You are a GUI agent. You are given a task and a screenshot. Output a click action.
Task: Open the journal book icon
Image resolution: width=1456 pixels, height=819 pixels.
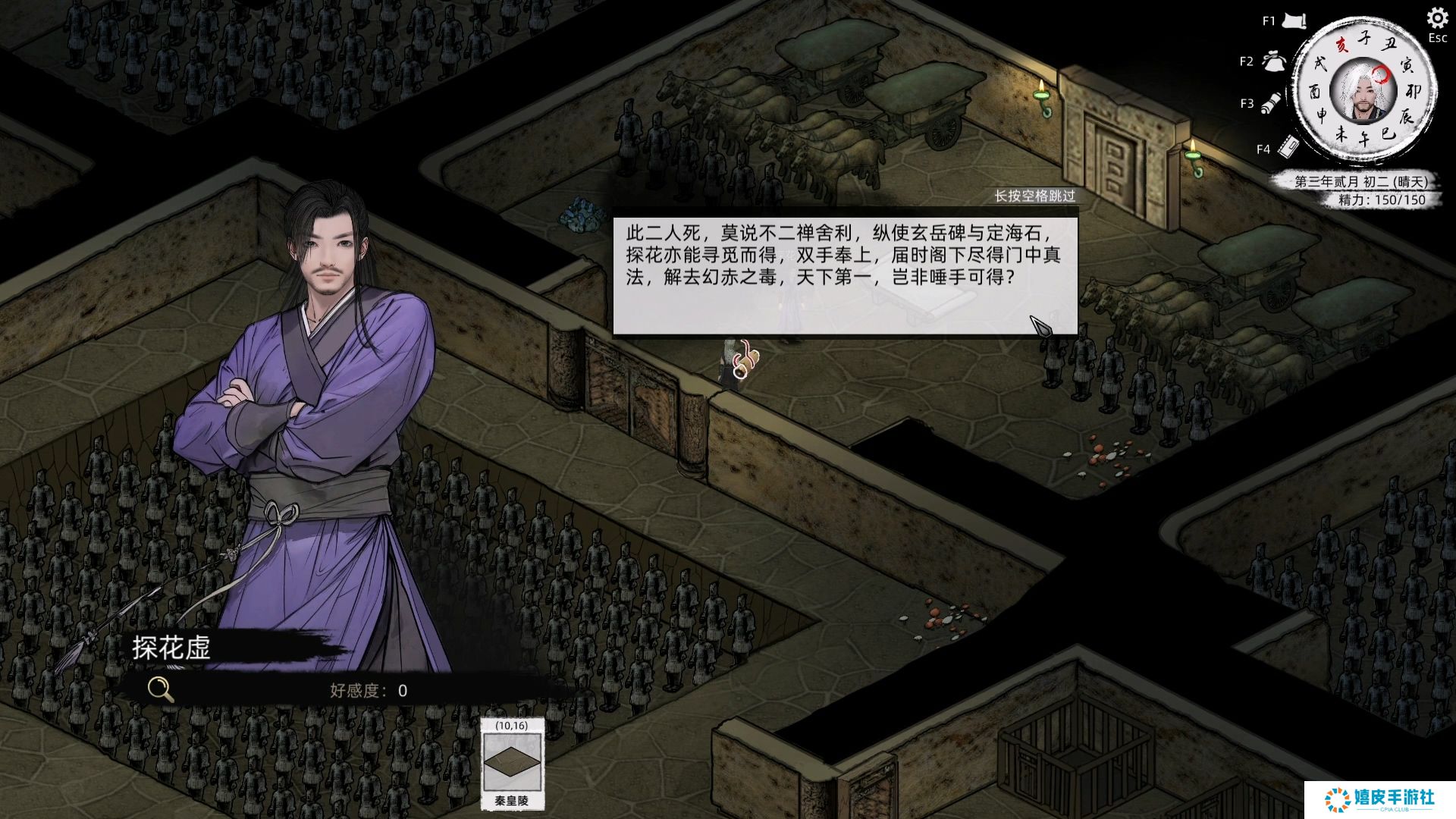[1288, 146]
